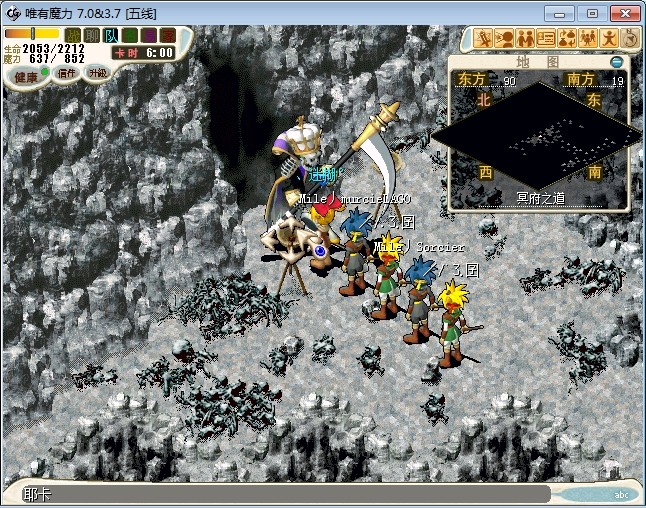The width and height of the screenshot is (646, 508).
Task: Open the 健康 health status button
Action: pyautogui.click(x=27, y=76)
